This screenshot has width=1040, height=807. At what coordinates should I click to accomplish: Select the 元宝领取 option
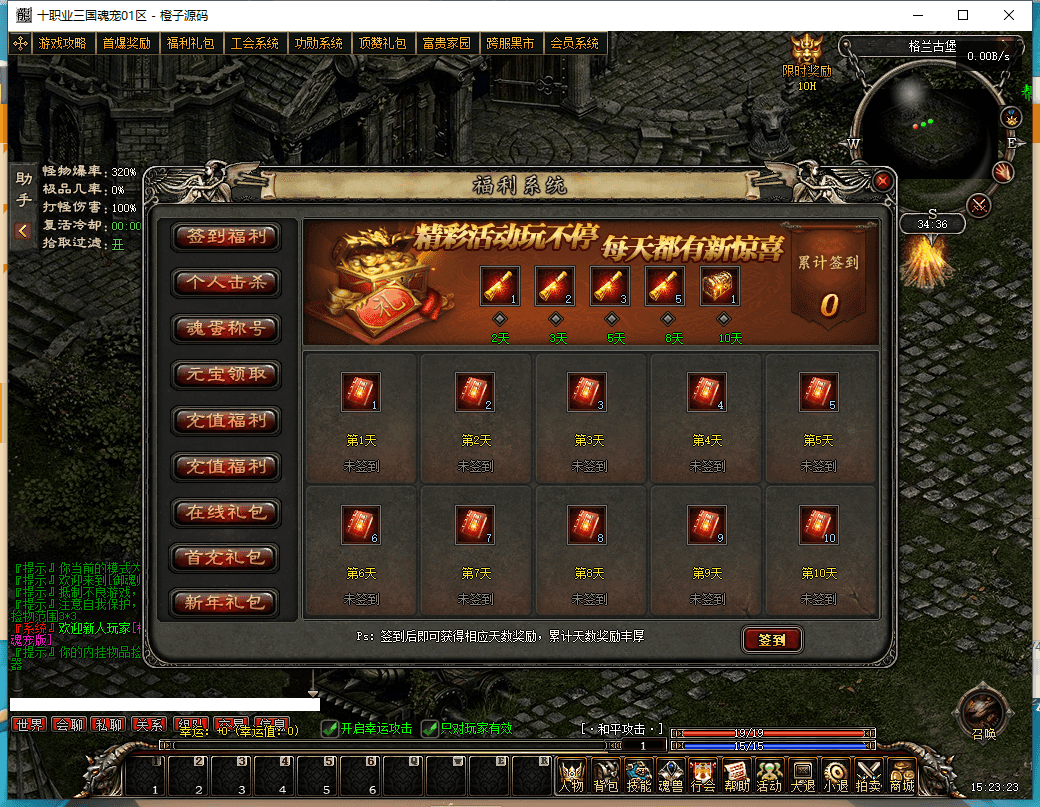(226, 375)
